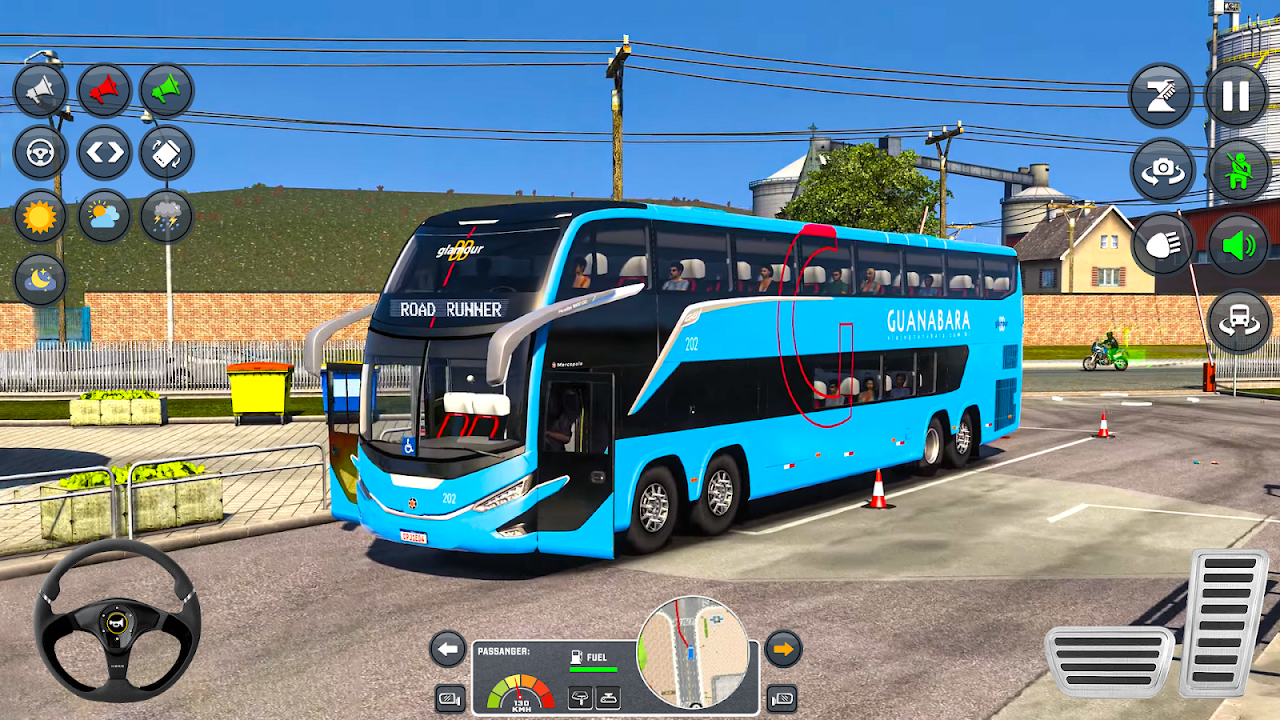Select steering wheel control mode
1280x720 pixels.
tap(40, 153)
